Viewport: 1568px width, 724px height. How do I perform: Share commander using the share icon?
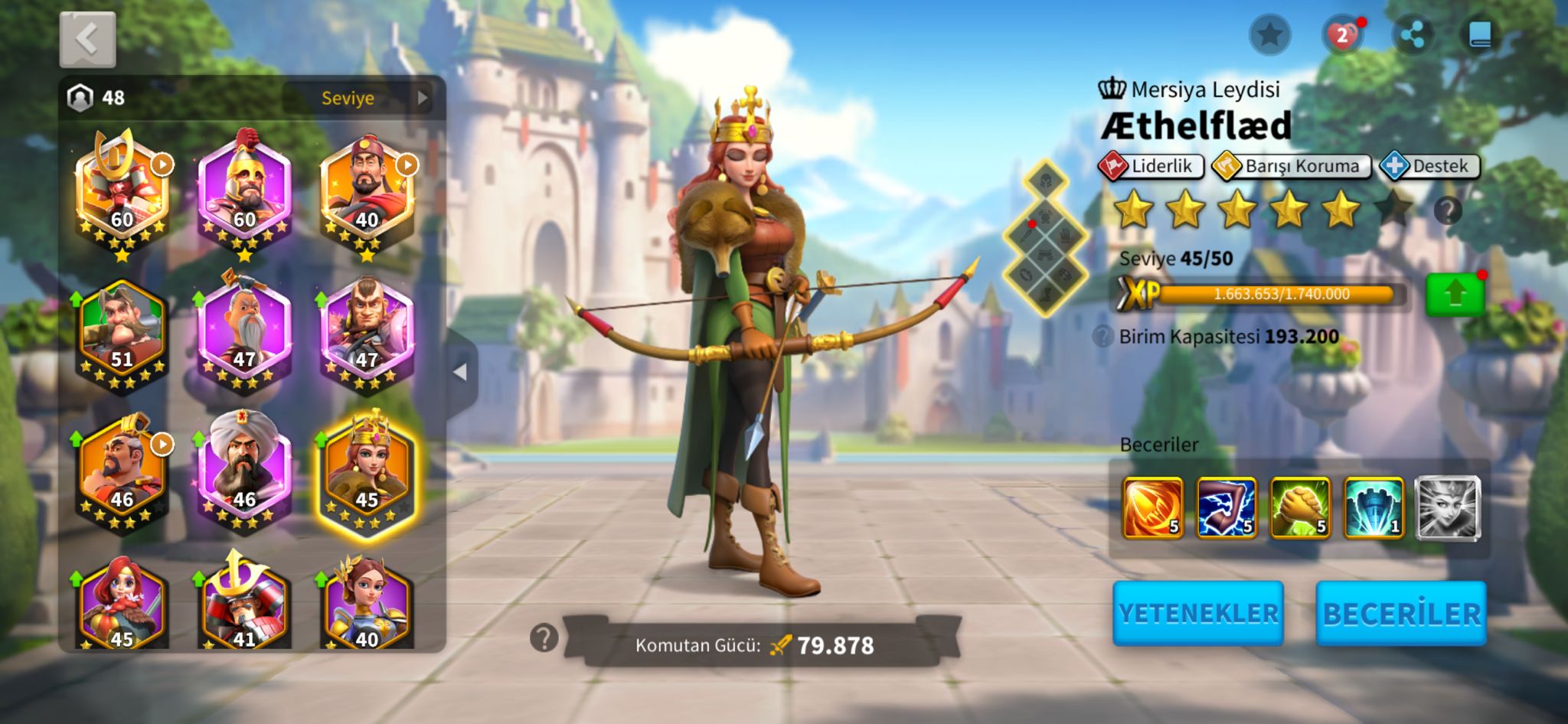(1412, 35)
